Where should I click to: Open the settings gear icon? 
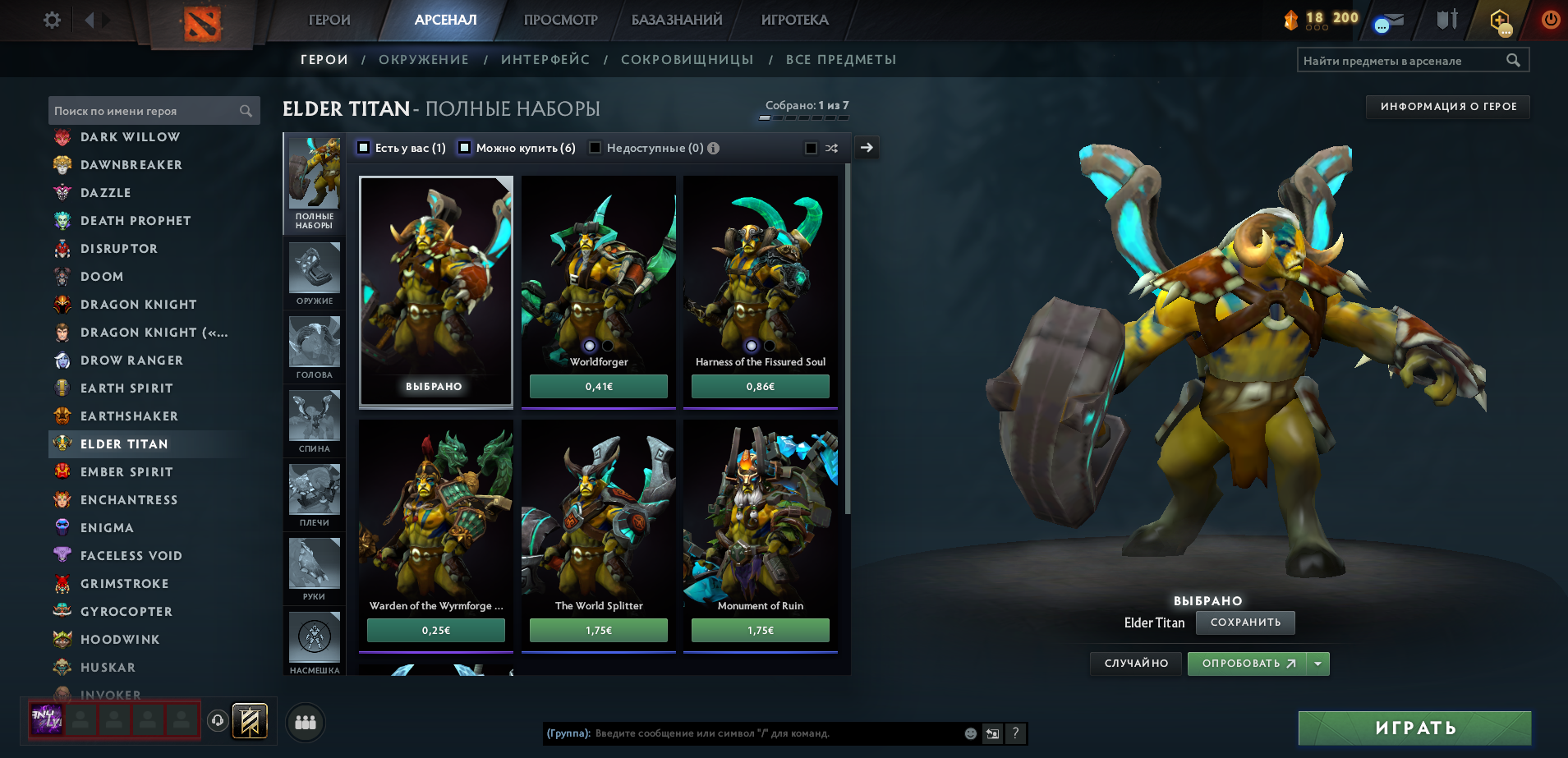(x=51, y=20)
